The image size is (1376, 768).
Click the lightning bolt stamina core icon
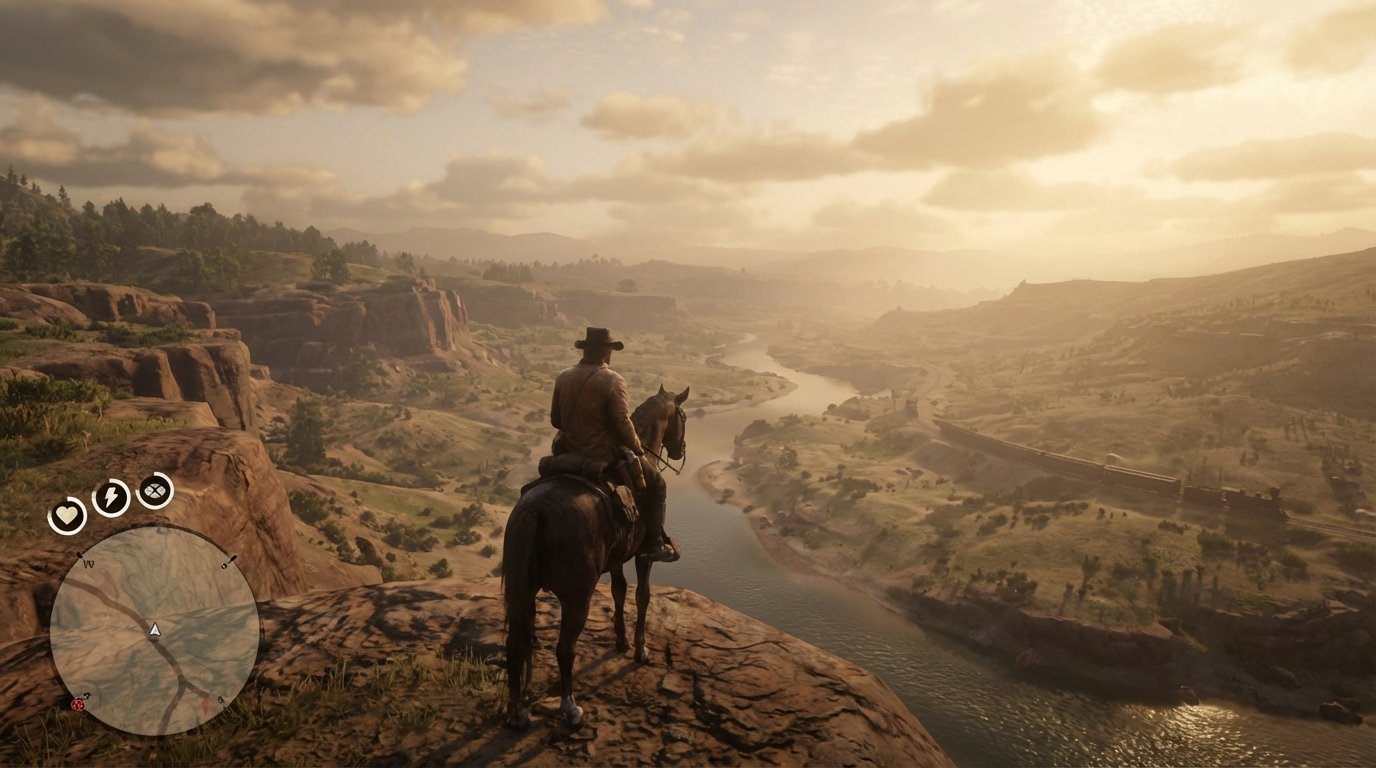tap(111, 497)
